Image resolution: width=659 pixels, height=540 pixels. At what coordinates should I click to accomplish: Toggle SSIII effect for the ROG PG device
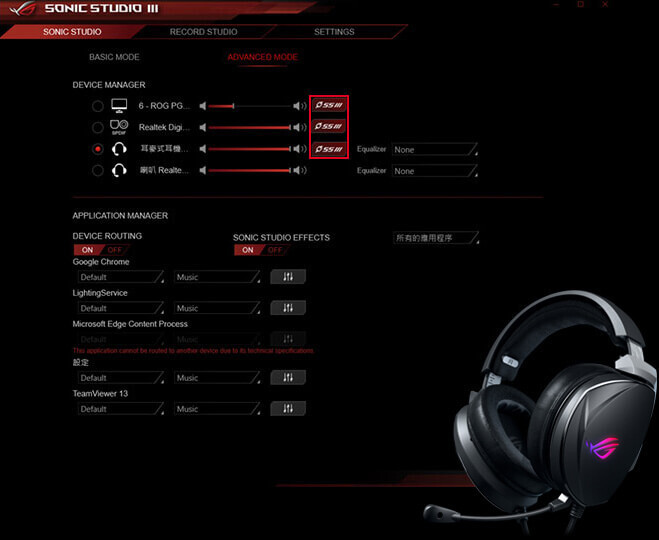point(329,105)
